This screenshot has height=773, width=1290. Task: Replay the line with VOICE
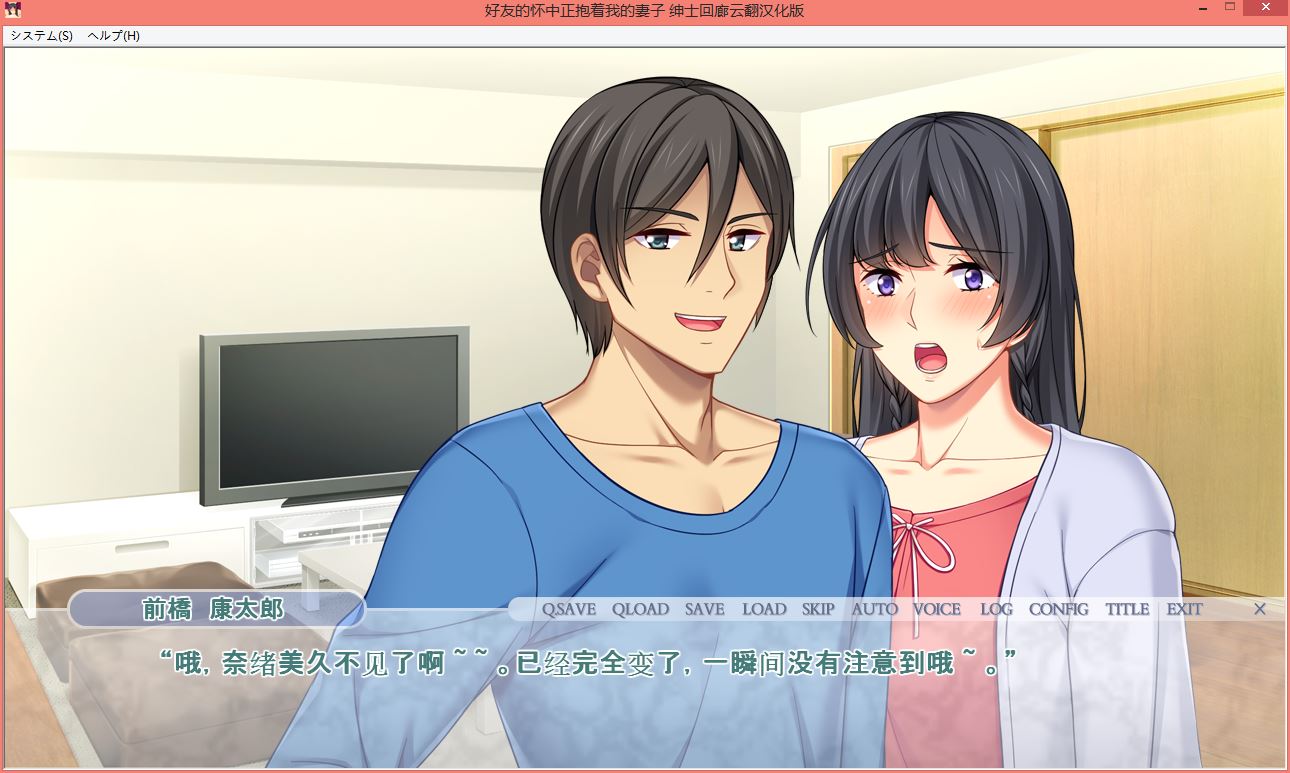(937, 609)
